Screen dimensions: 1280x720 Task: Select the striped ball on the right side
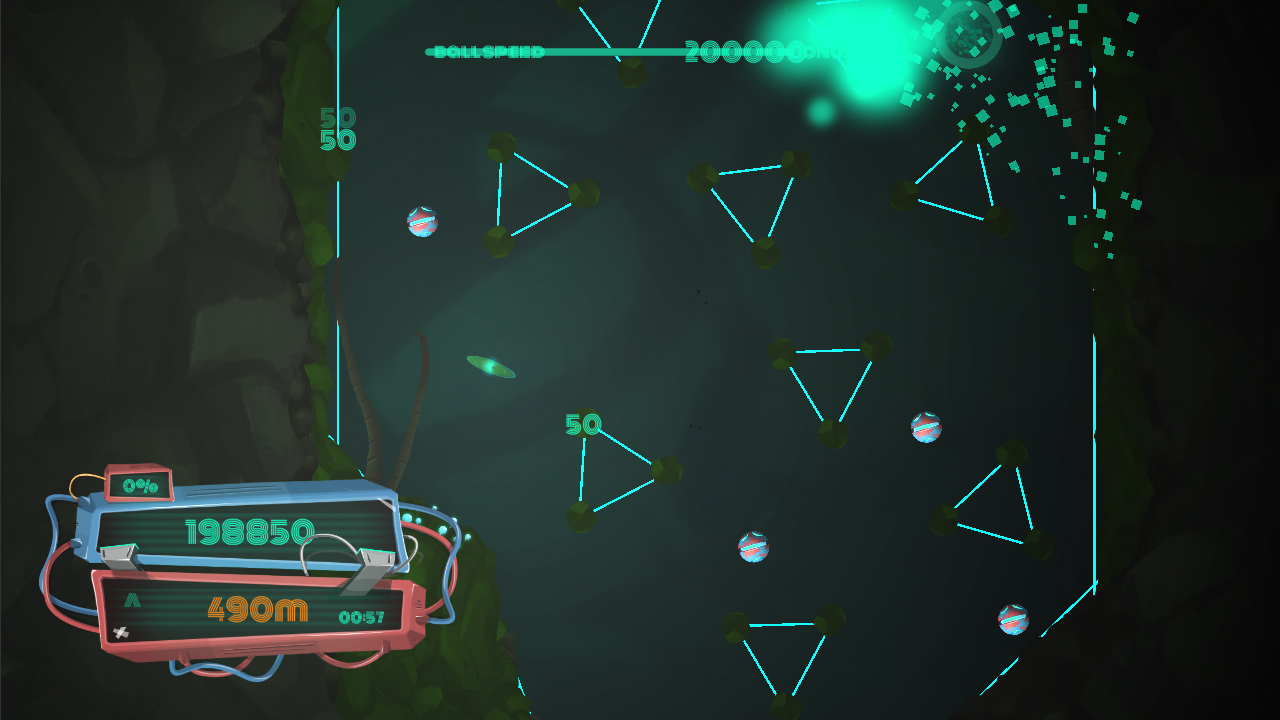[925, 426]
